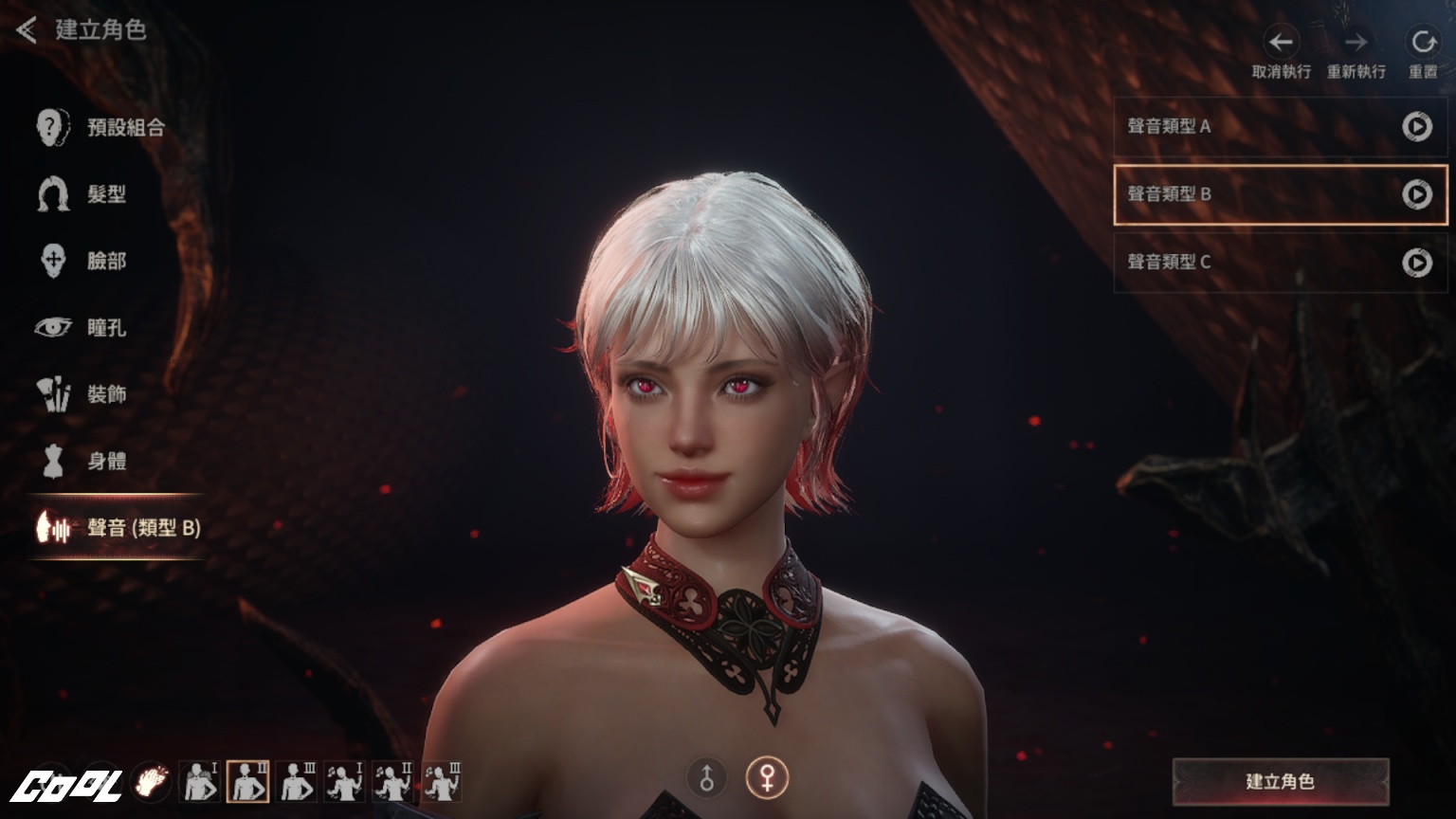This screenshot has width=1456, height=819.
Task: Confirm with the 建立角色 create button
Action: point(1280,781)
